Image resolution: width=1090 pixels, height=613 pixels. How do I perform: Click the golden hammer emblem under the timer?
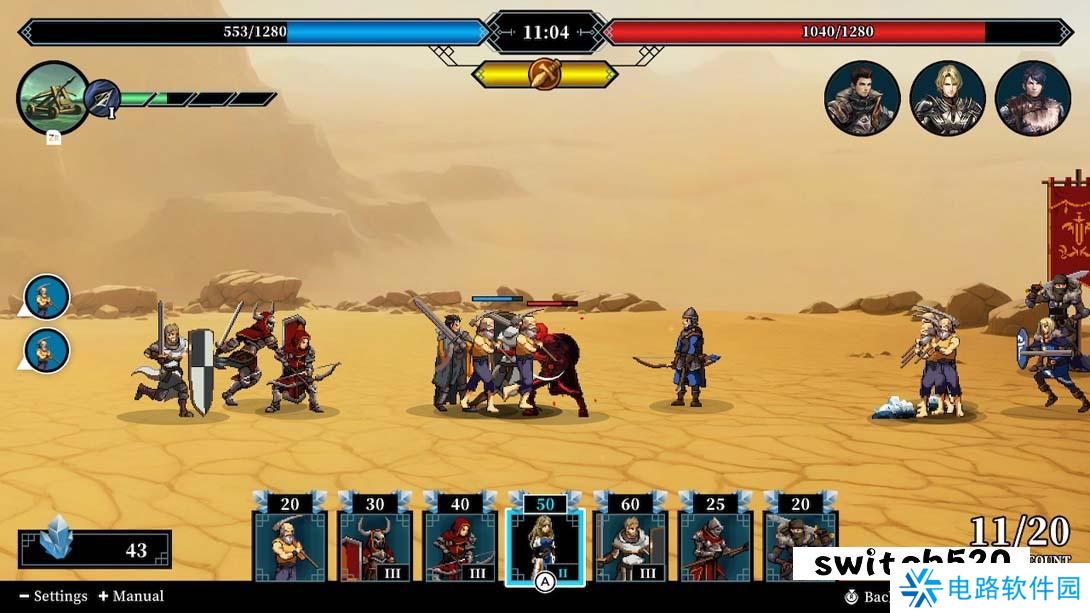[545, 74]
